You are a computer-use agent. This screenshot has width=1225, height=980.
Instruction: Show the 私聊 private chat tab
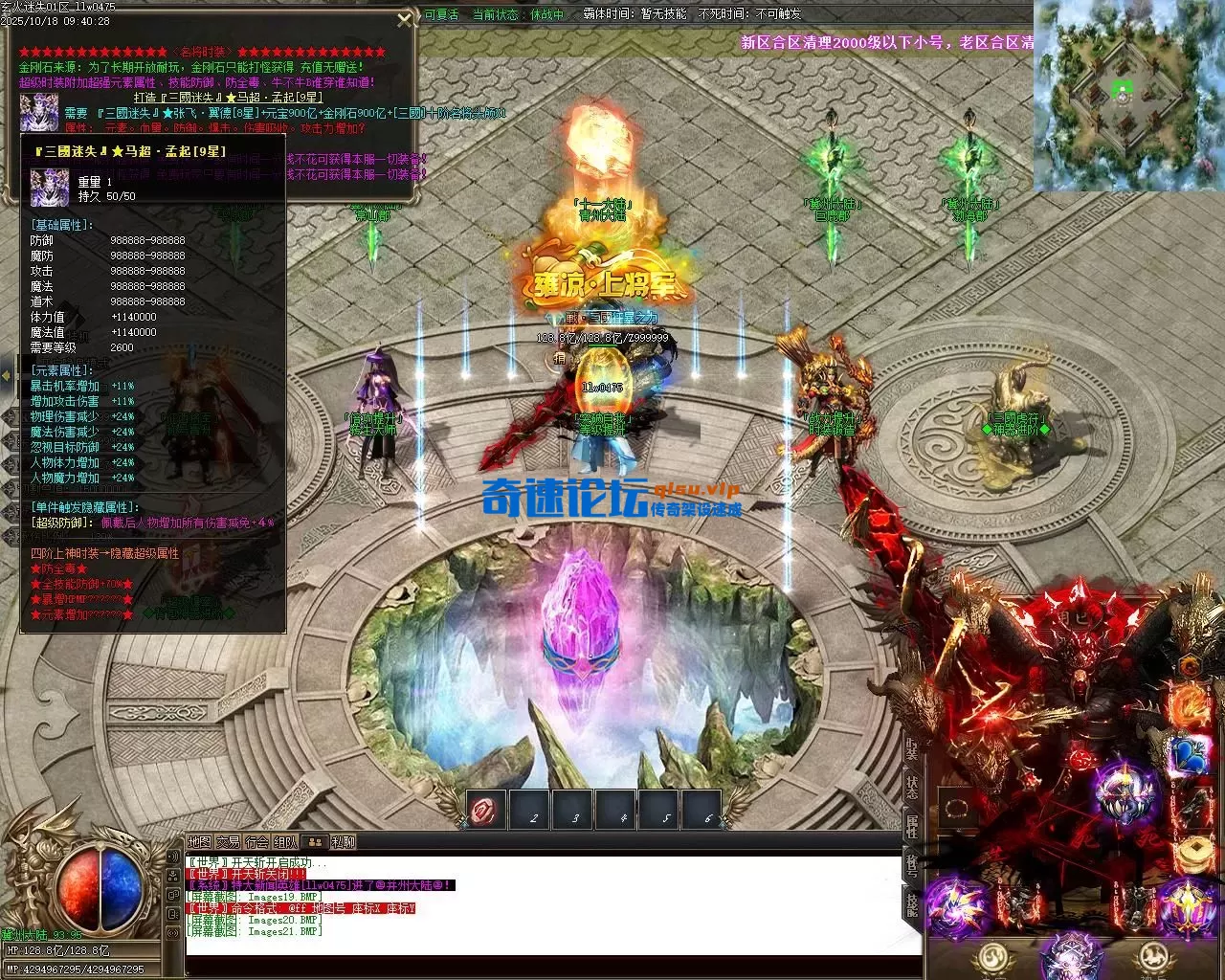click(343, 842)
